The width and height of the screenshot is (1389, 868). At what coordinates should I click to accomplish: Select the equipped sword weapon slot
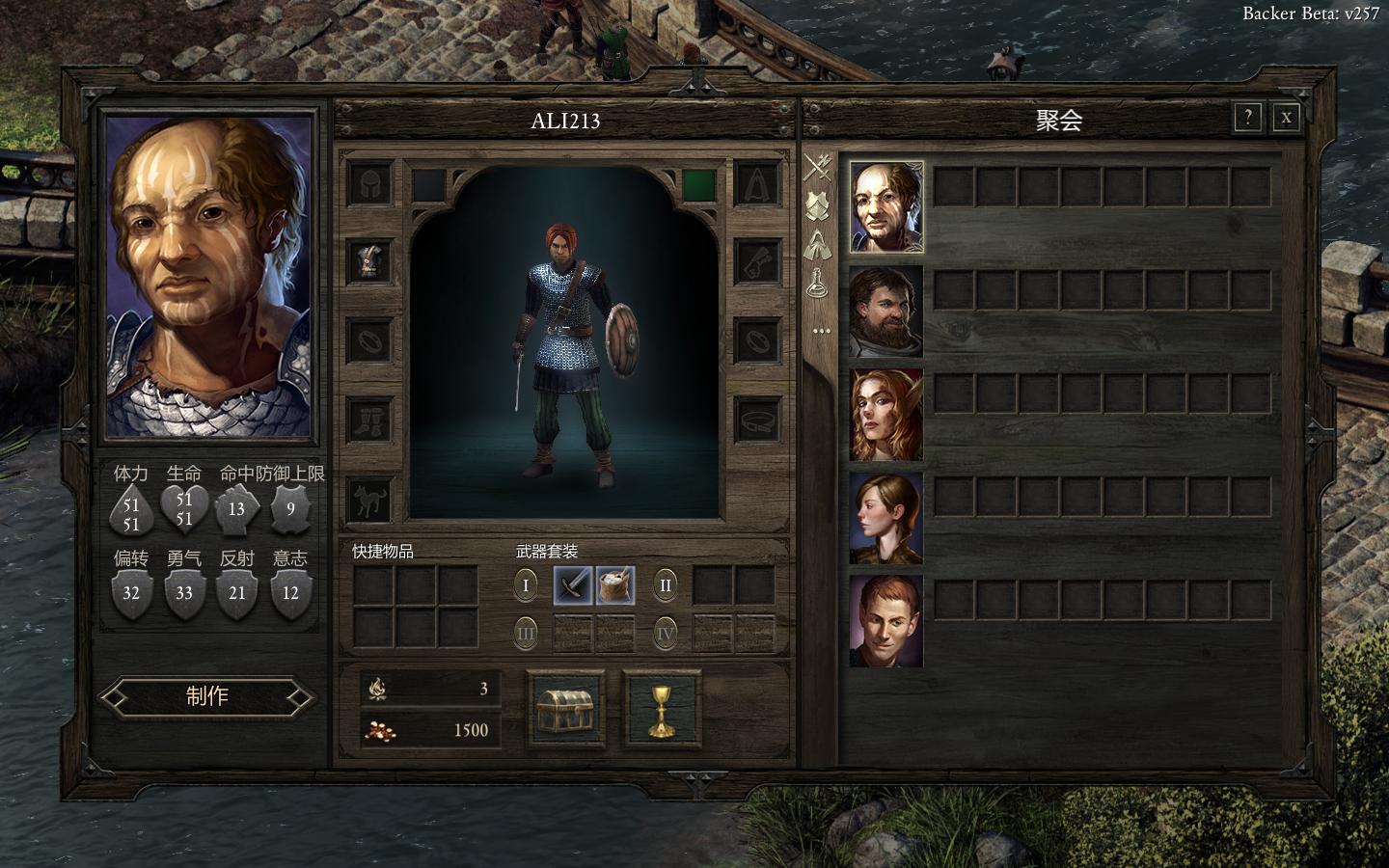coord(573,585)
